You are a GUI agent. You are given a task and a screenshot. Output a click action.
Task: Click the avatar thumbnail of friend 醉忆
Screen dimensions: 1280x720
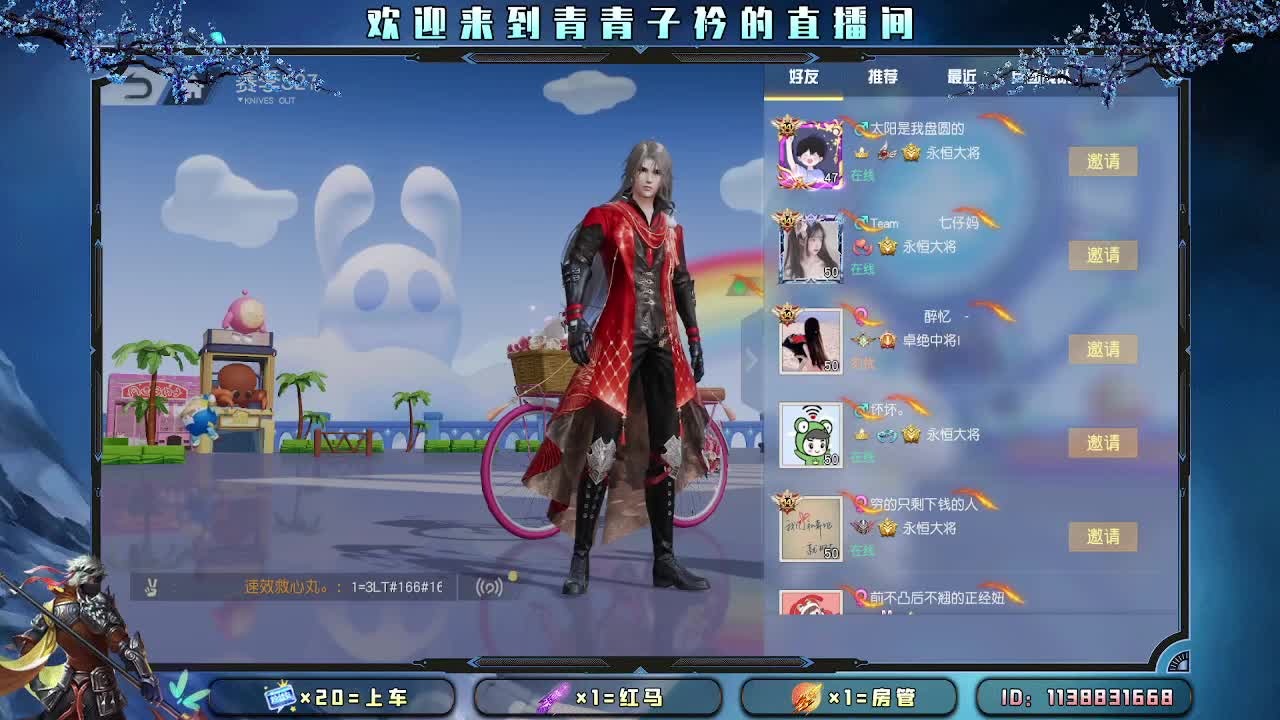[x=810, y=340]
